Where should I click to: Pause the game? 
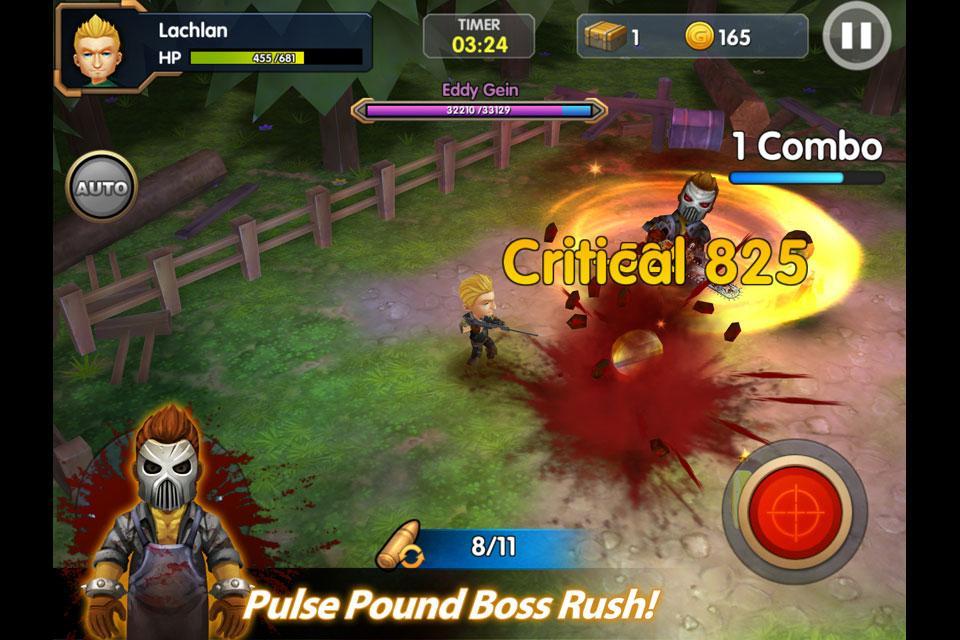pos(856,36)
